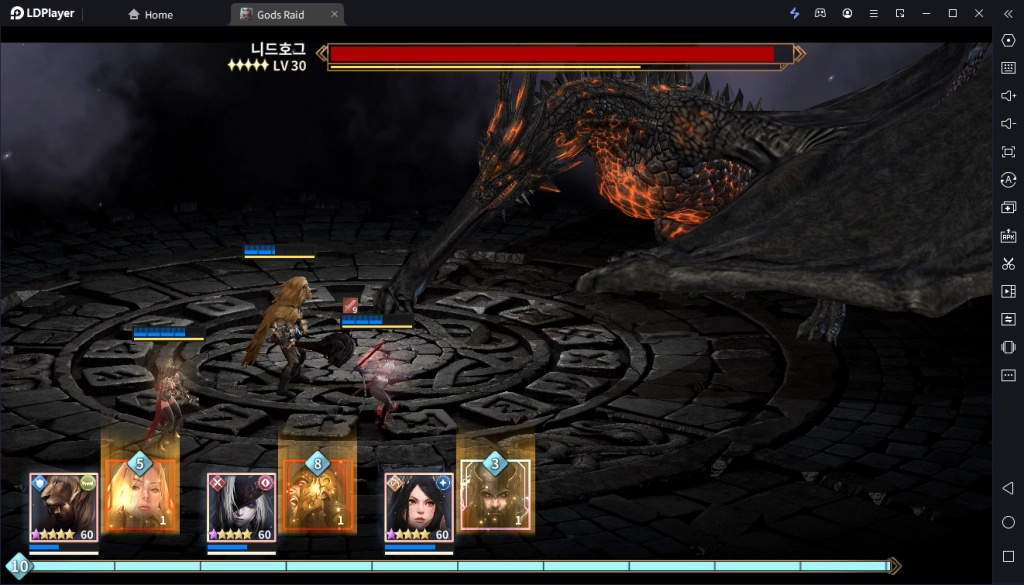
Task: Select the white-haired eyepatch hero portrait
Action: pyautogui.click(x=241, y=507)
